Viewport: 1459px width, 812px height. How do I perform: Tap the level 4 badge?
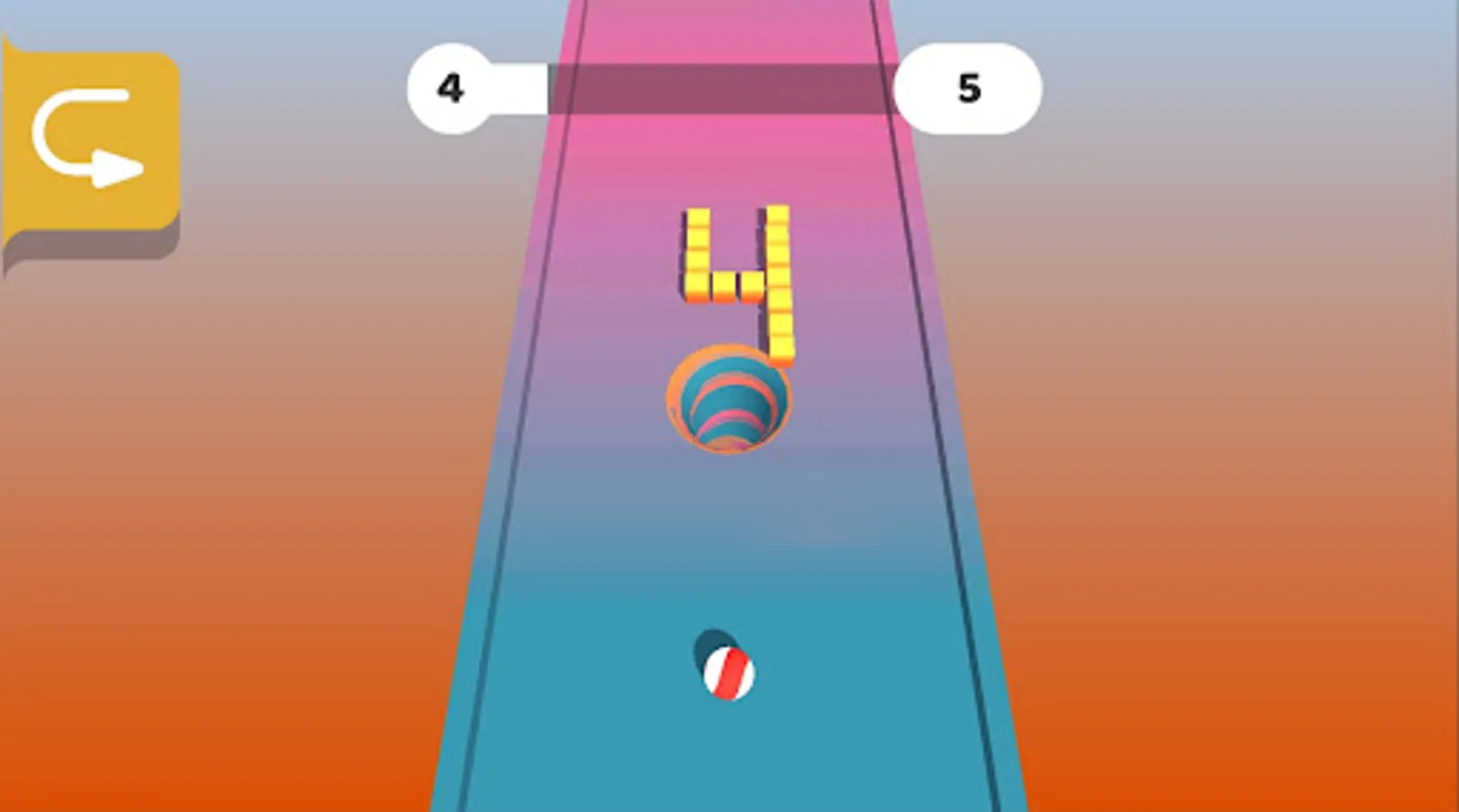point(451,88)
